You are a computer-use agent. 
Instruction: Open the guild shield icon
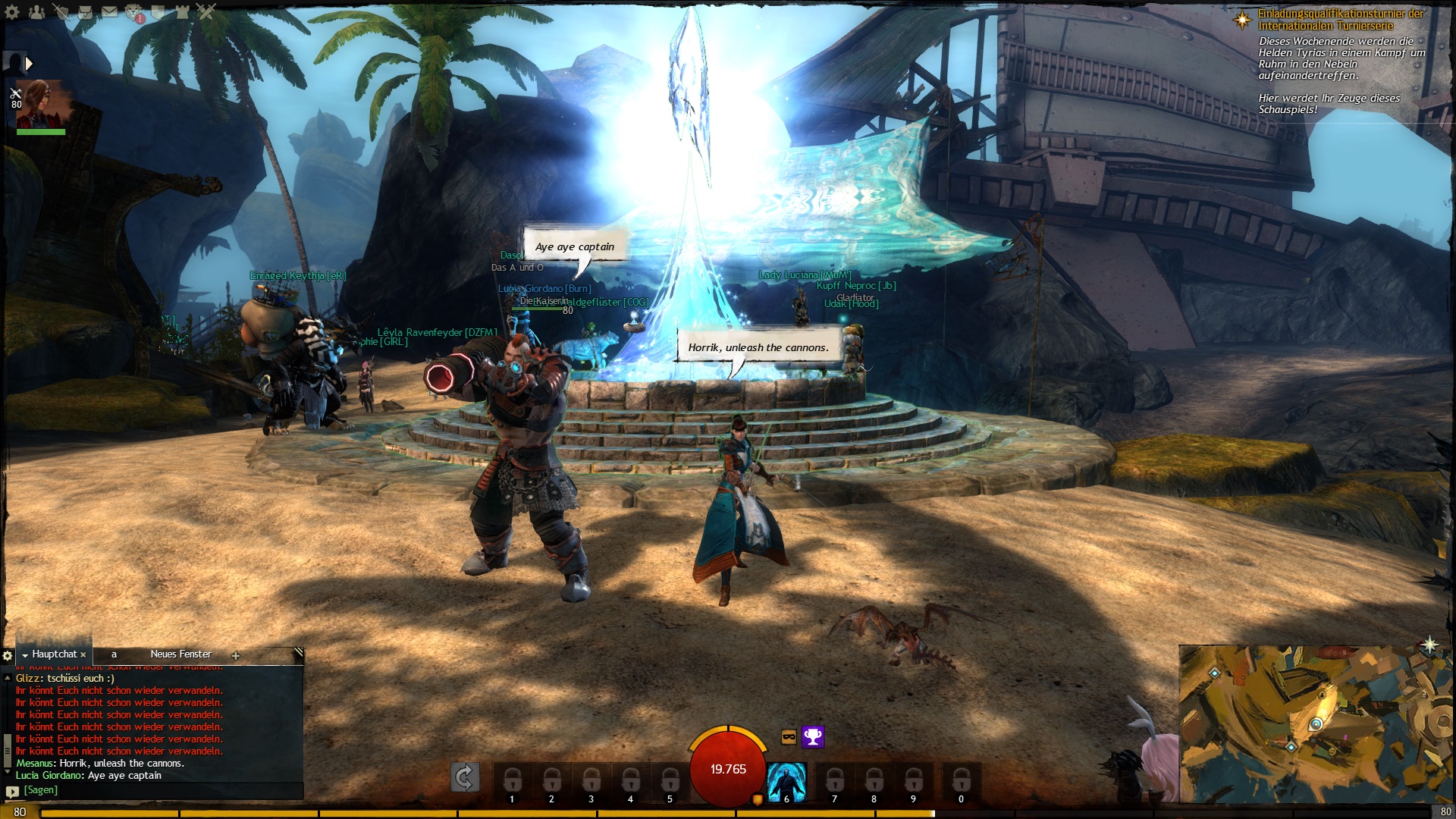158,11
